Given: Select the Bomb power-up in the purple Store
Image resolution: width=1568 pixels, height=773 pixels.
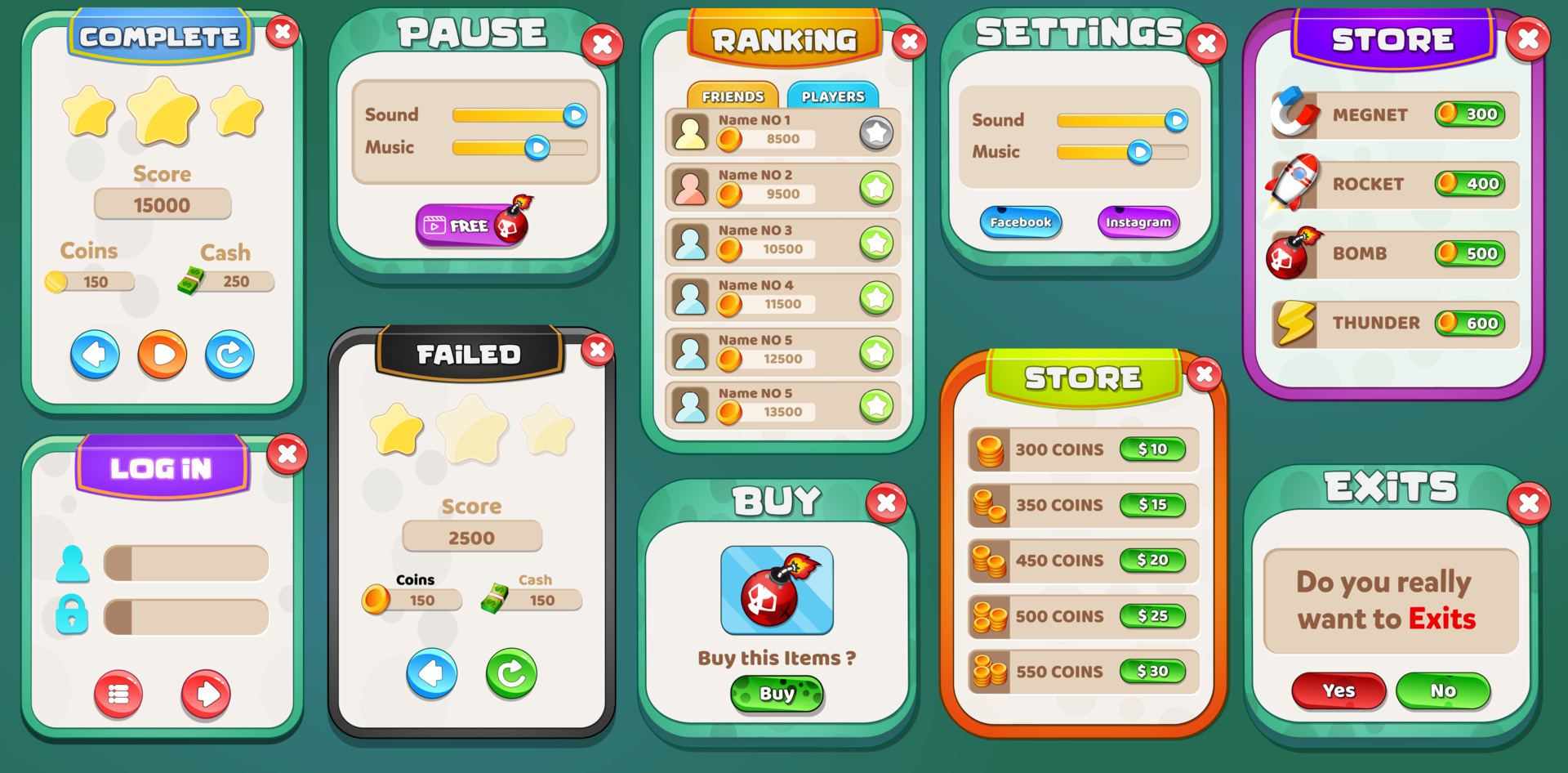Looking at the screenshot, I should (x=1292, y=254).
